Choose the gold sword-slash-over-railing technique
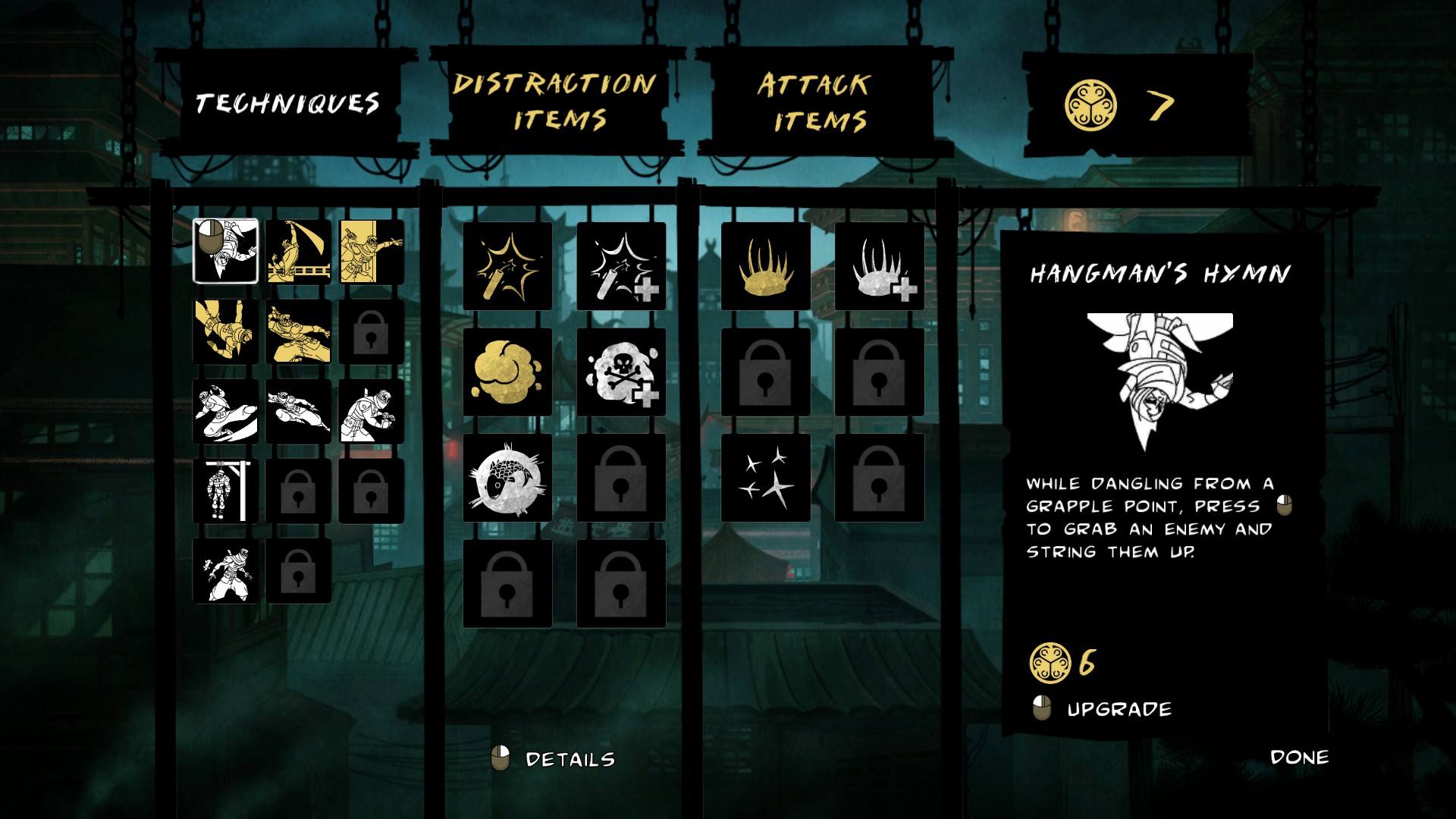Screen dimensions: 1456x819 click(298, 251)
